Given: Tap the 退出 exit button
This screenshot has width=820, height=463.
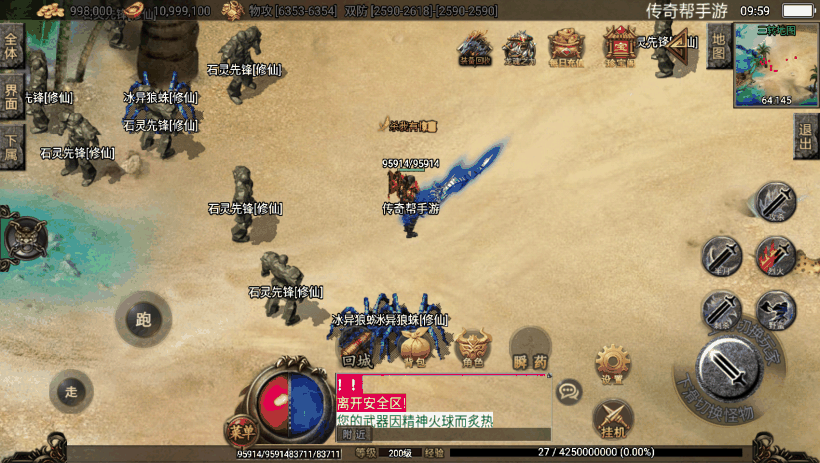Looking at the screenshot, I should [807, 136].
